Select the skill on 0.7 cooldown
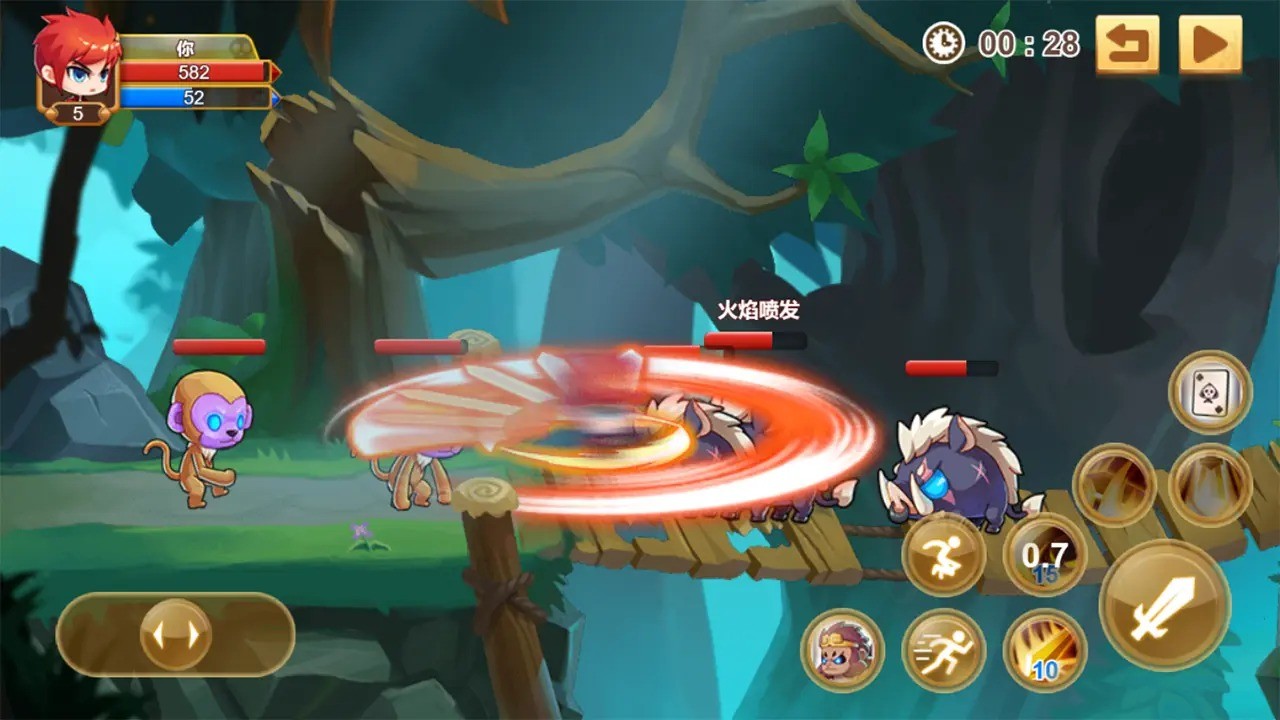The width and height of the screenshot is (1280, 720). pos(1045,555)
